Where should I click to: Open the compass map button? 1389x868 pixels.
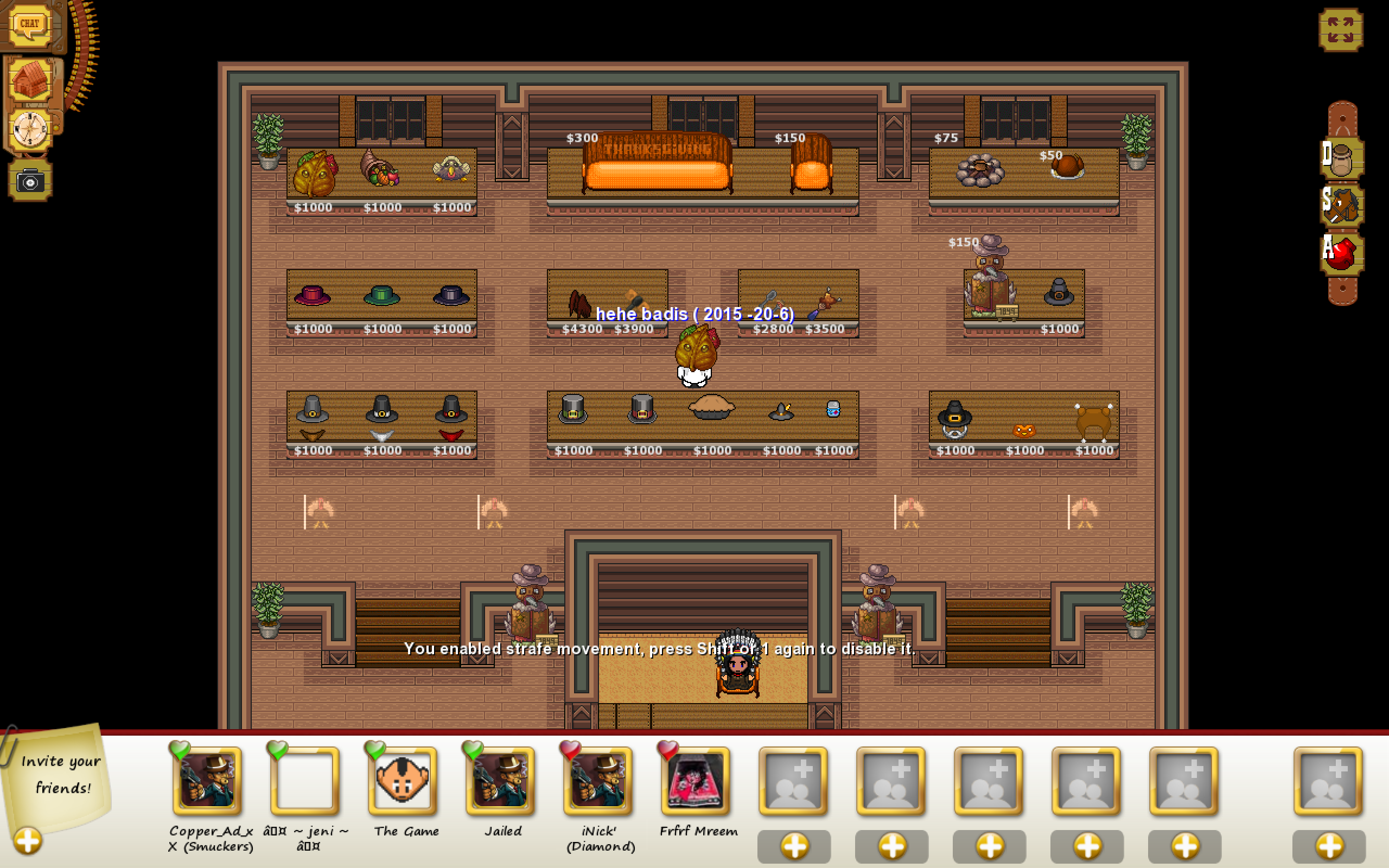click(x=30, y=129)
